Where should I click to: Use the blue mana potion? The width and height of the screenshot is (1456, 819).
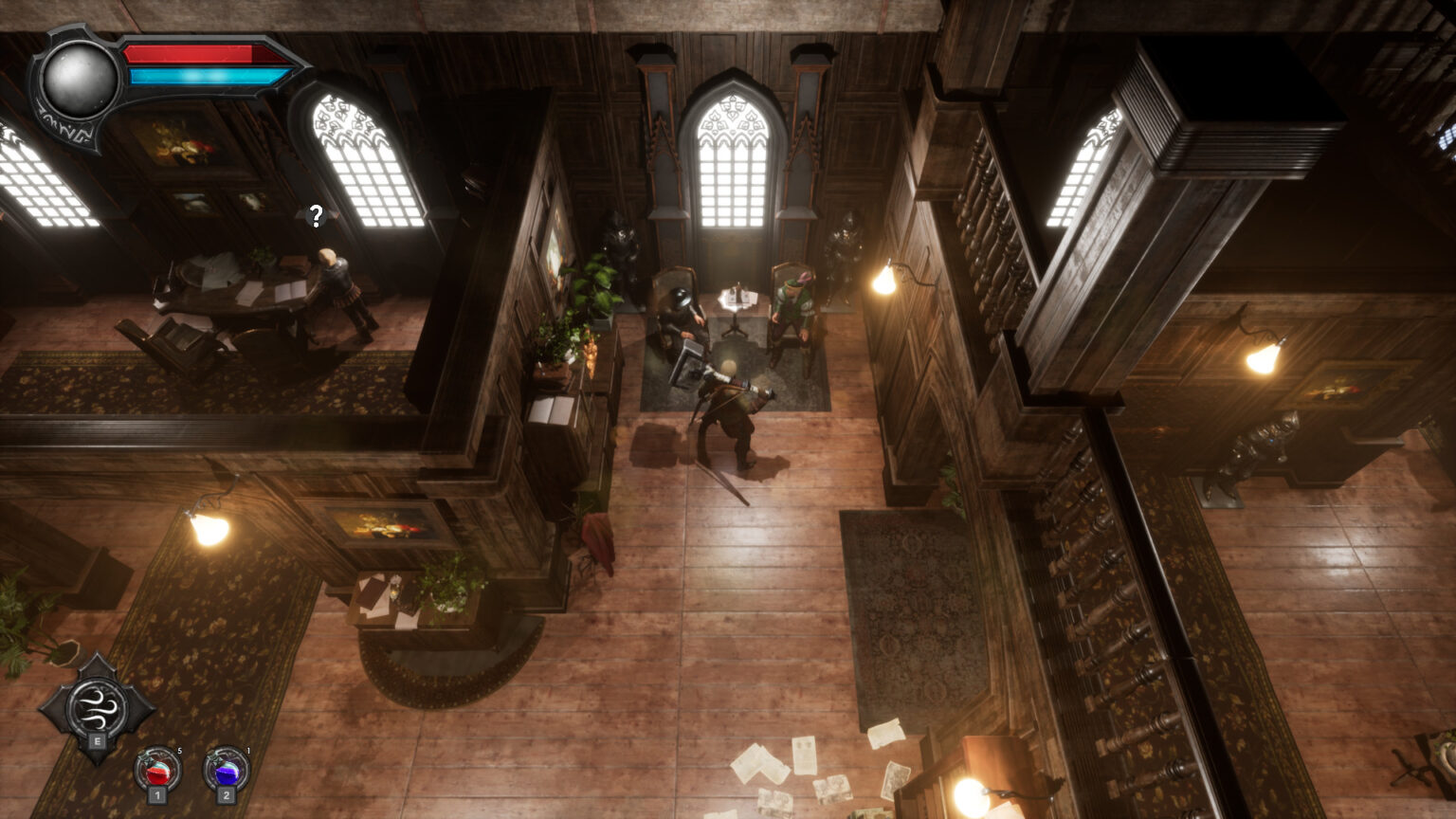point(226,771)
